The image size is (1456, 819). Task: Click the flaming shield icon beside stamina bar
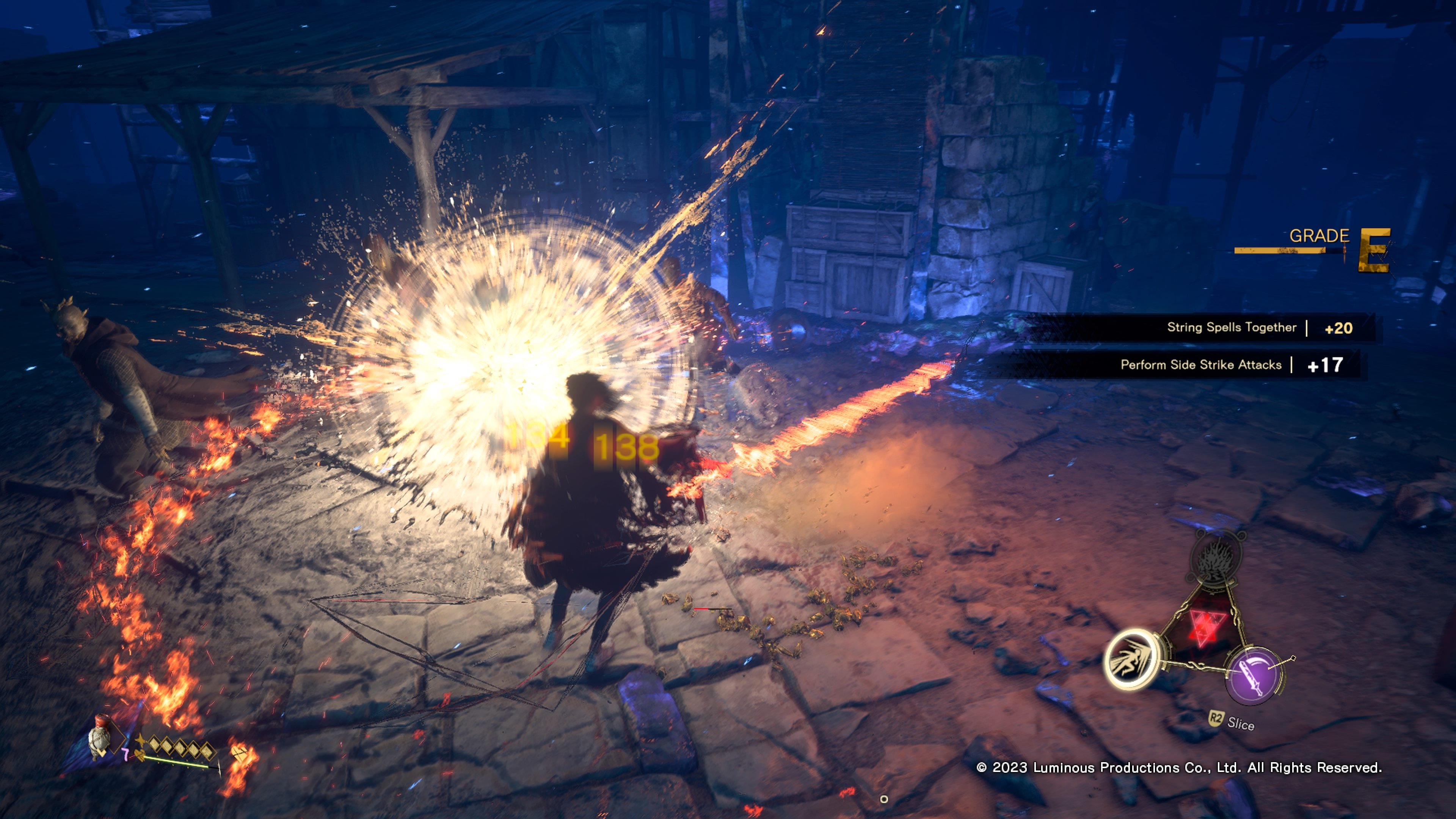(240, 753)
